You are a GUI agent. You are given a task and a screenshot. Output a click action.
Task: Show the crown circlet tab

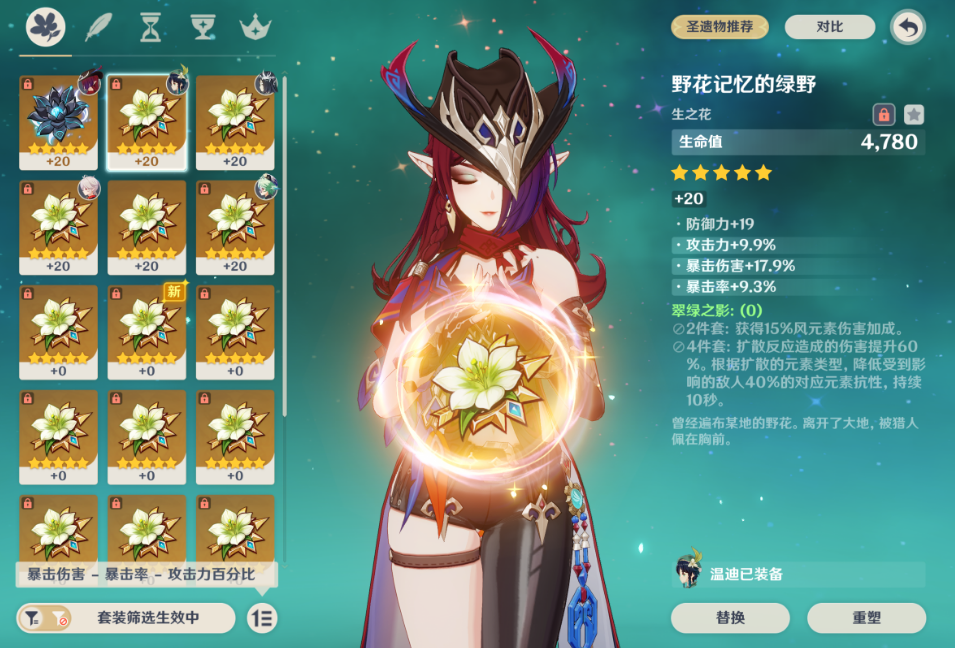(x=257, y=27)
